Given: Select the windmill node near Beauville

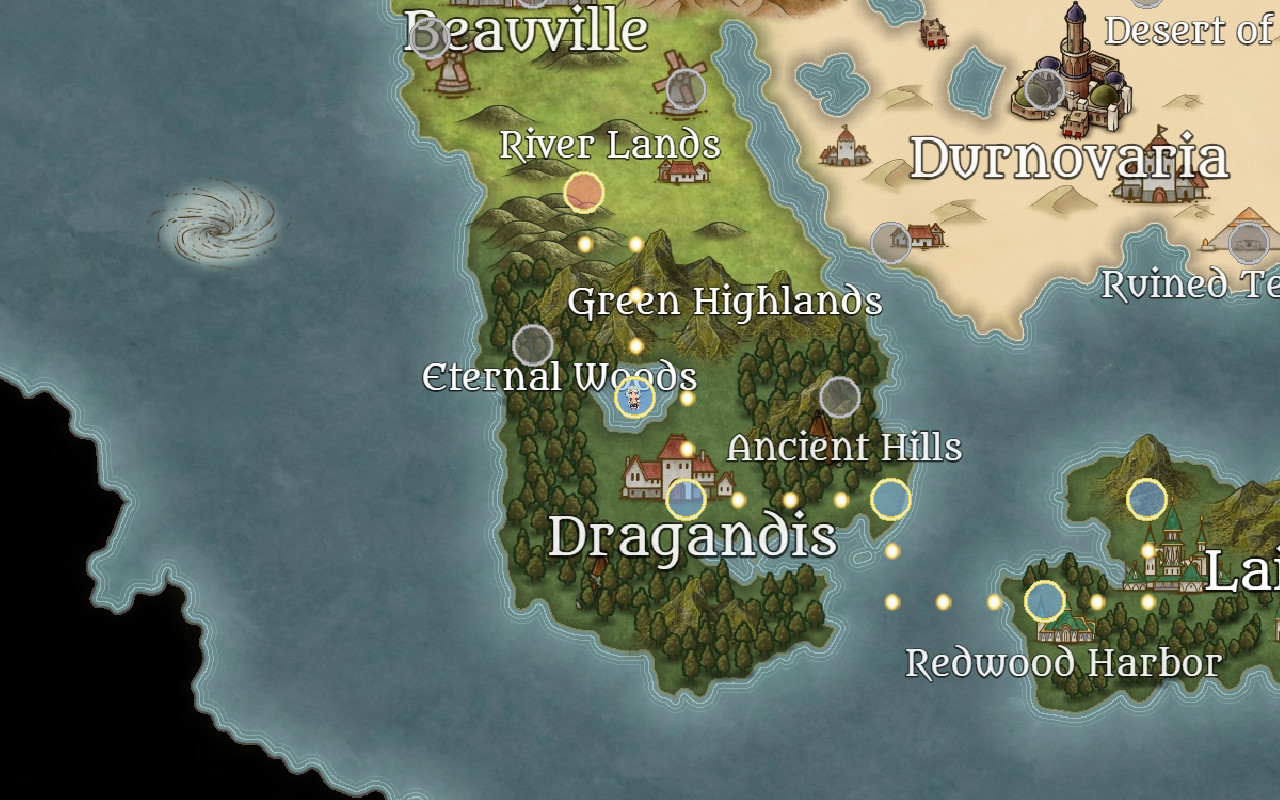Looking at the screenshot, I should coord(429,38).
